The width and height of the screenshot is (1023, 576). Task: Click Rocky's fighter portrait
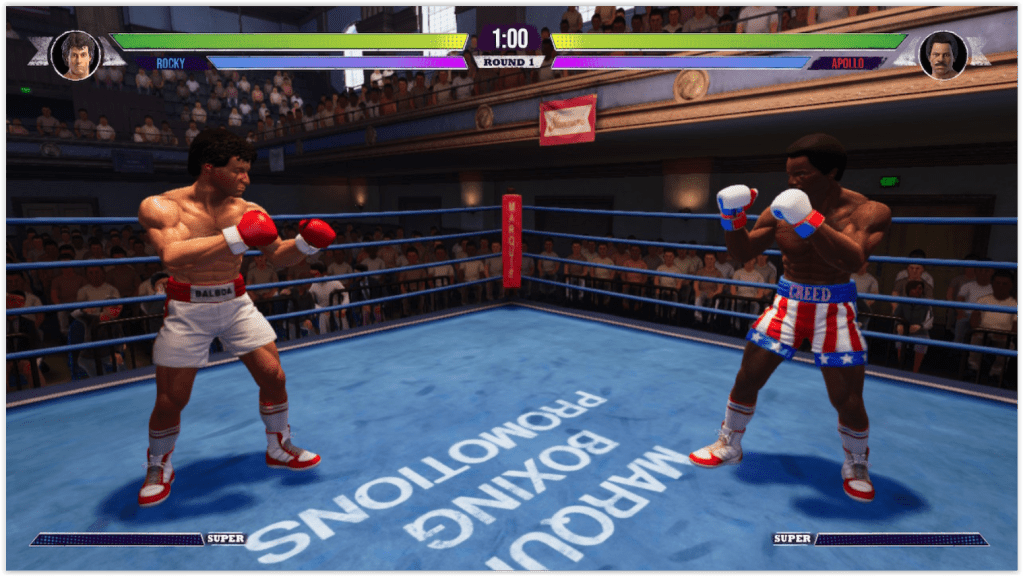75,54
